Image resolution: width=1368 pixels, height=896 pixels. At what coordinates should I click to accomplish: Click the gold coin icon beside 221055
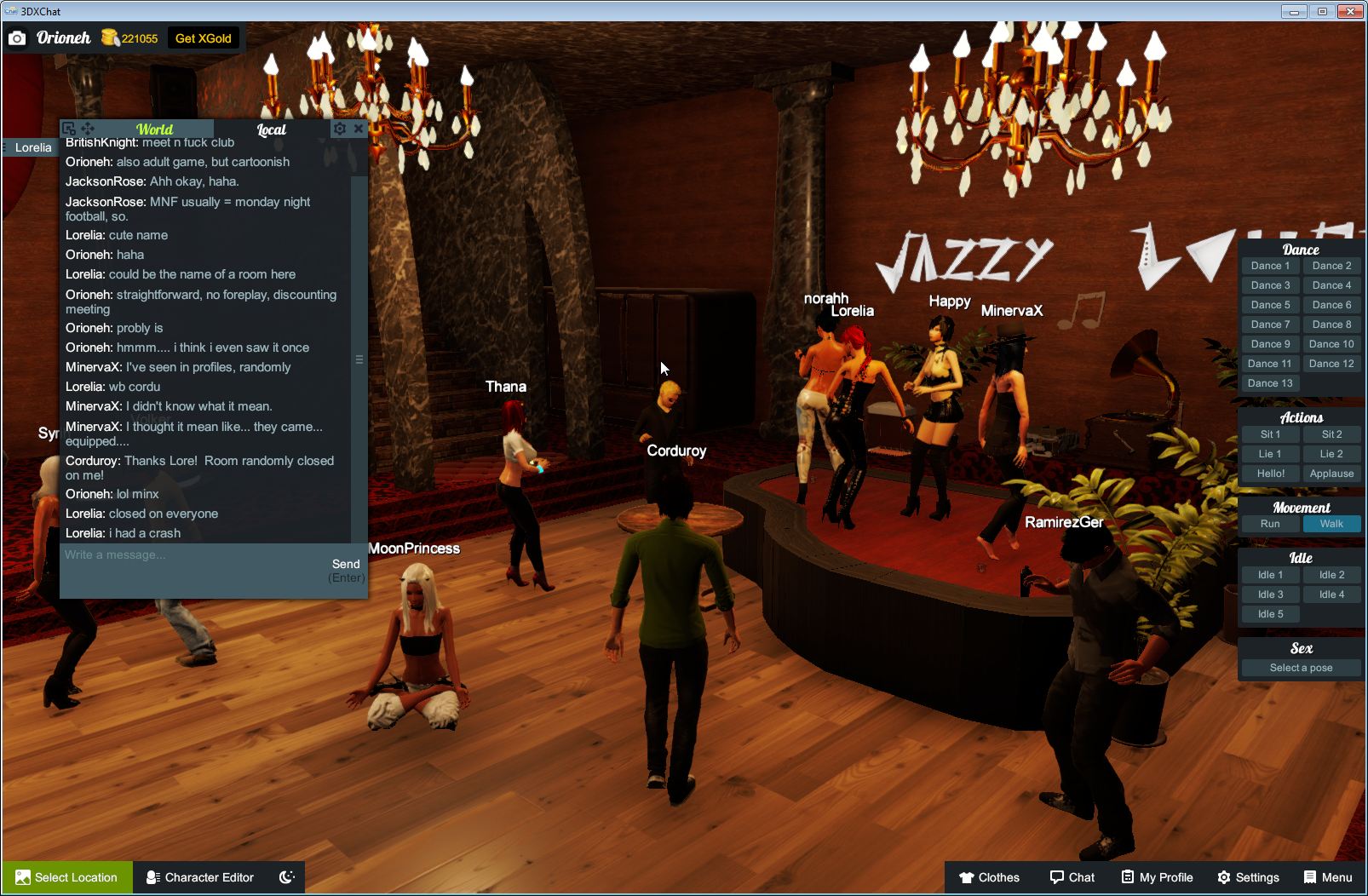109,37
